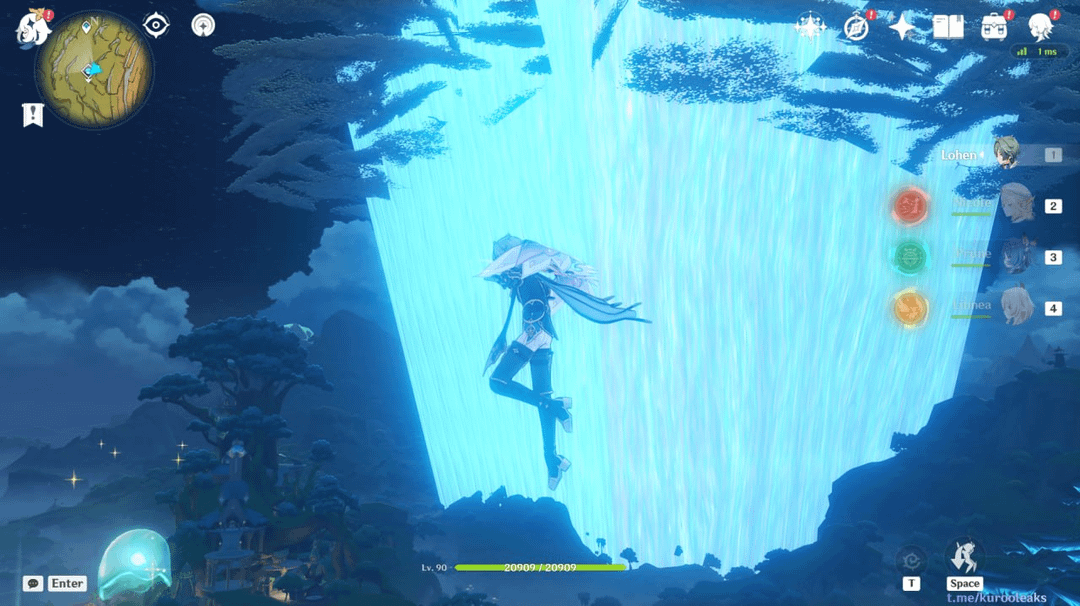Trigger the jump figure button
Image resolution: width=1080 pixels, height=606 pixels.
pos(965,558)
